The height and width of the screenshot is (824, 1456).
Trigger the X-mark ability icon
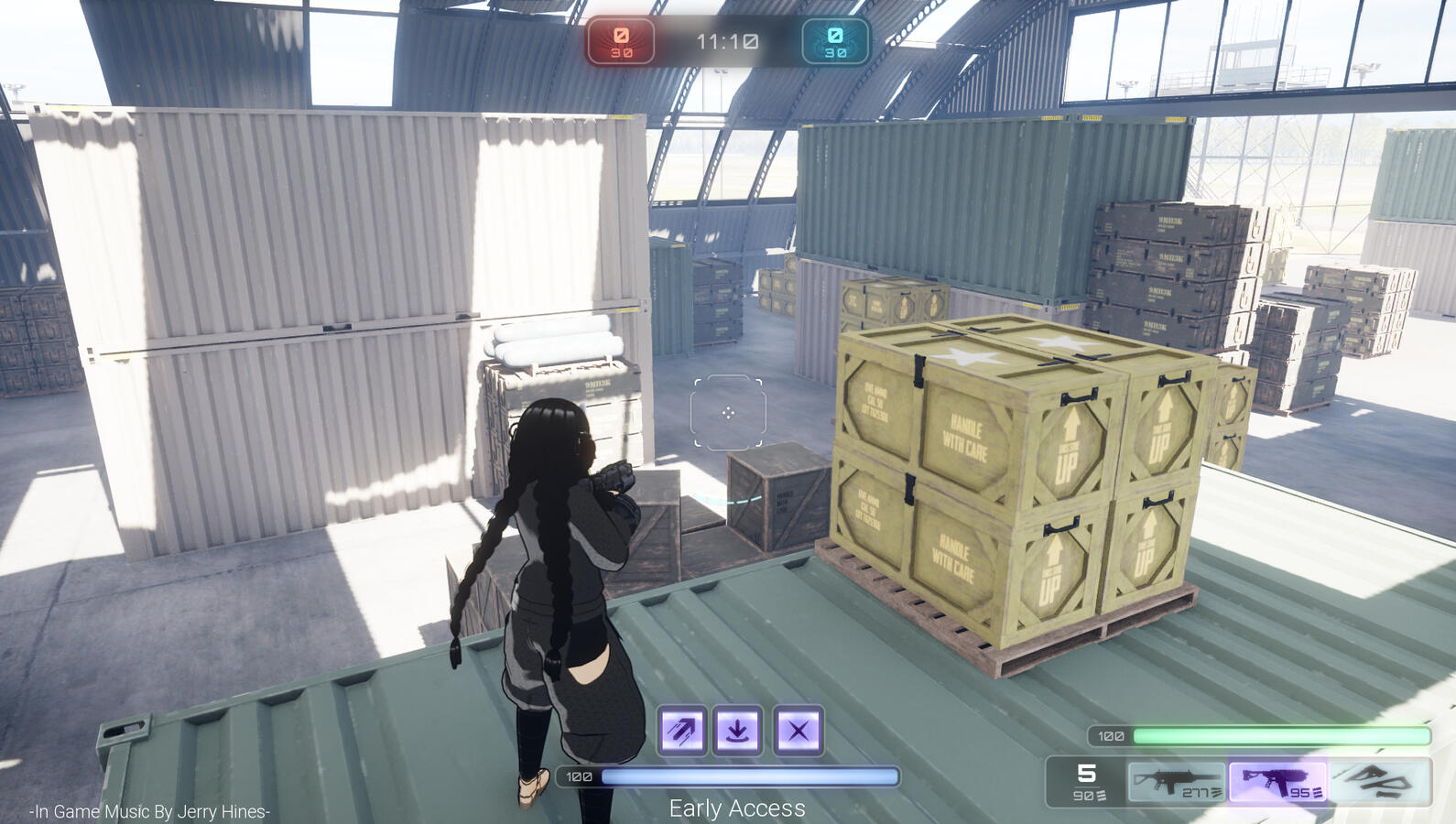798,731
